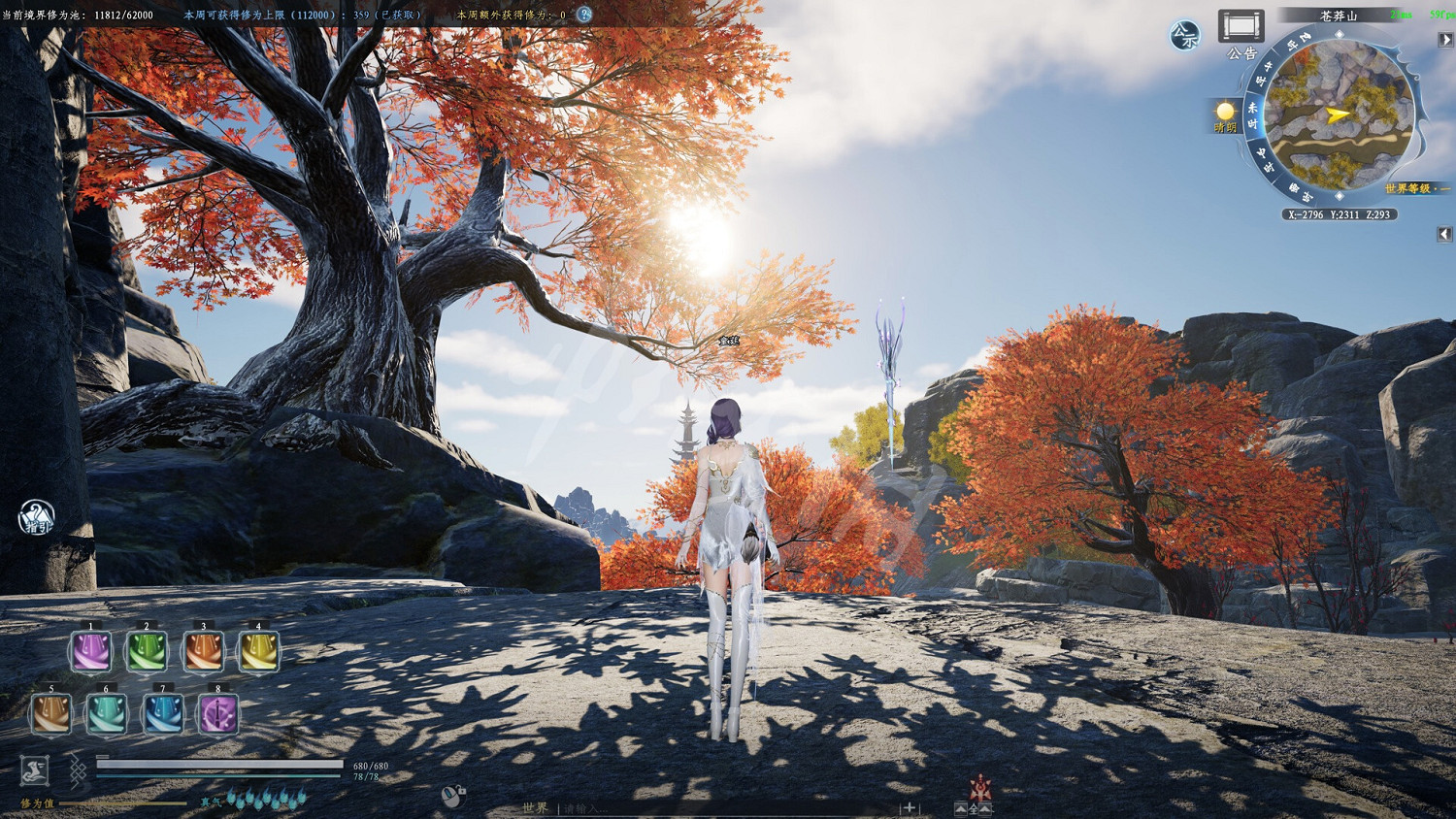Click the red combat icon above the chat bar
Image resolution: width=1456 pixels, height=819 pixels.
click(980, 786)
